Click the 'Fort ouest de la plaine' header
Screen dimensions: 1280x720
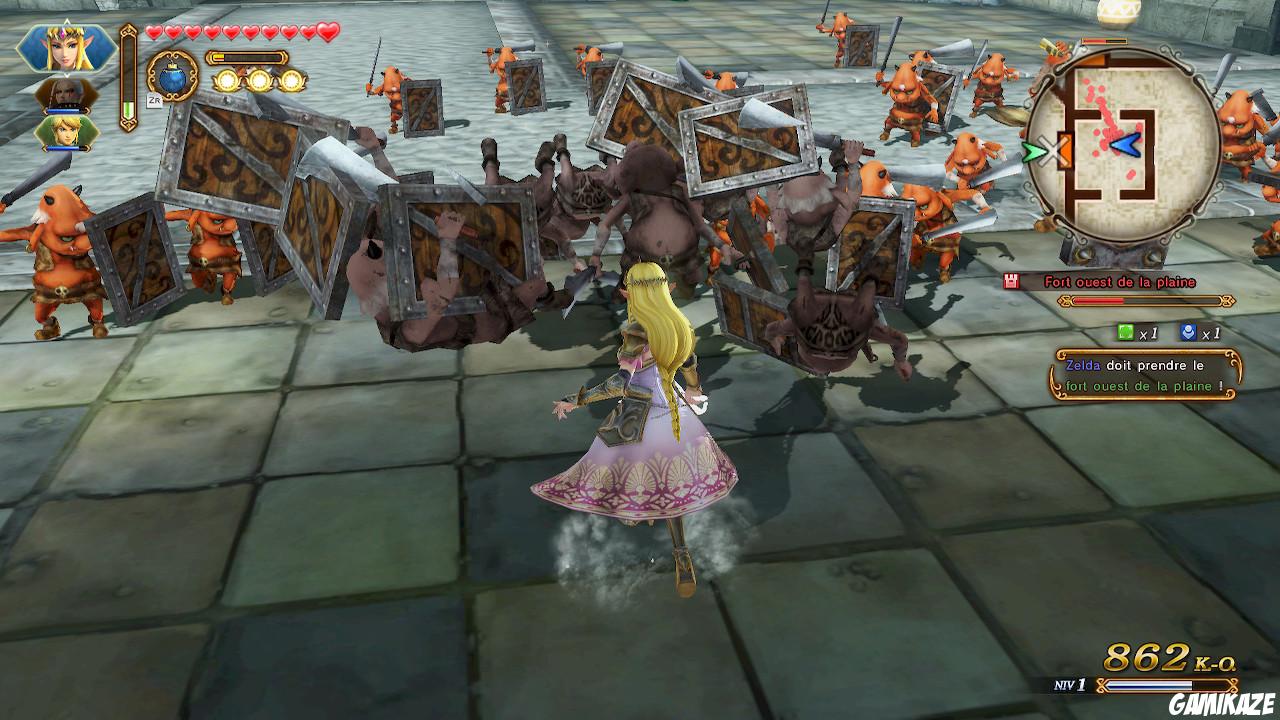pyautogui.click(x=1120, y=281)
